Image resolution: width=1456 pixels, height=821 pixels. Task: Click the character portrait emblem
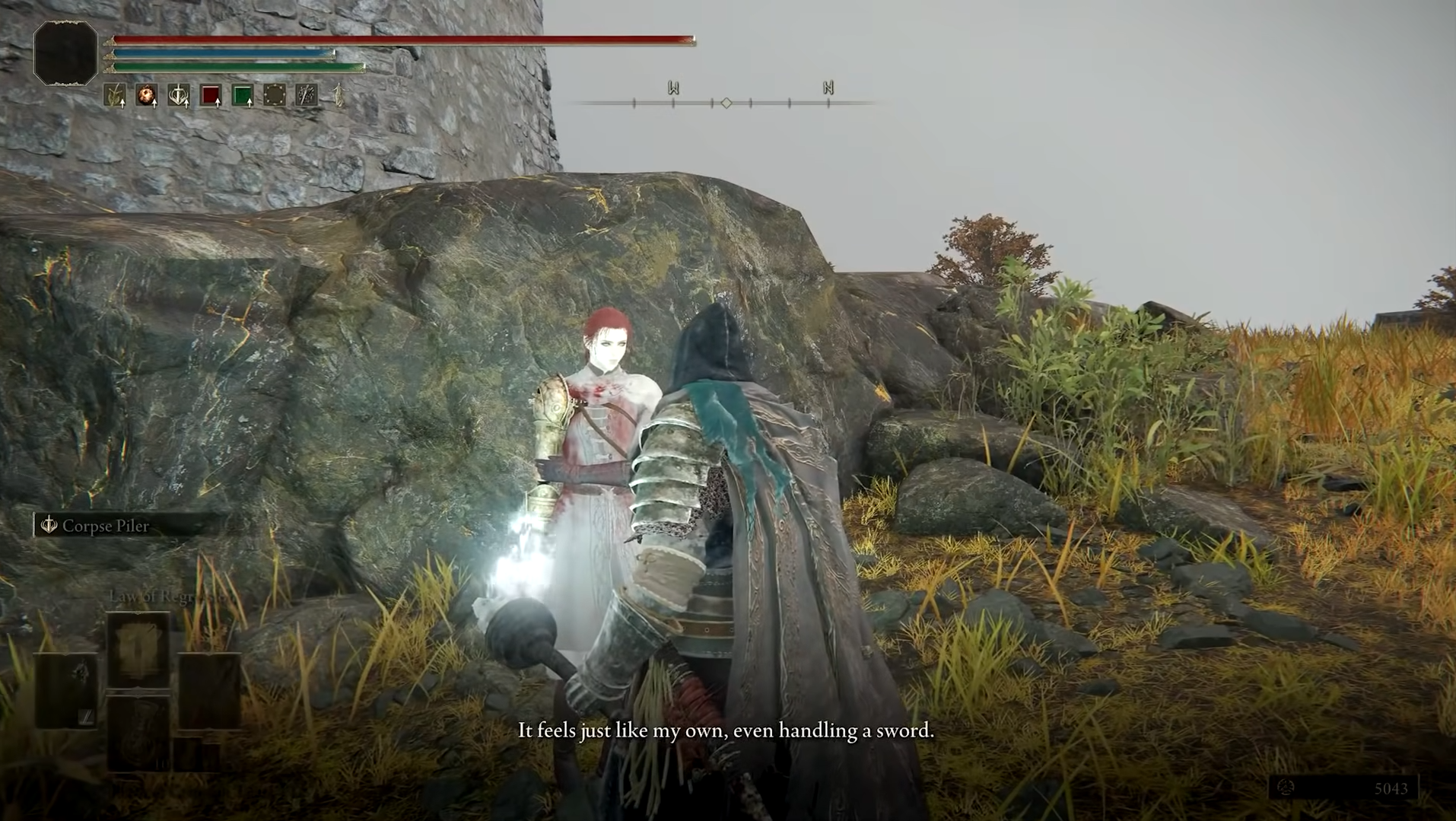(66, 53)
